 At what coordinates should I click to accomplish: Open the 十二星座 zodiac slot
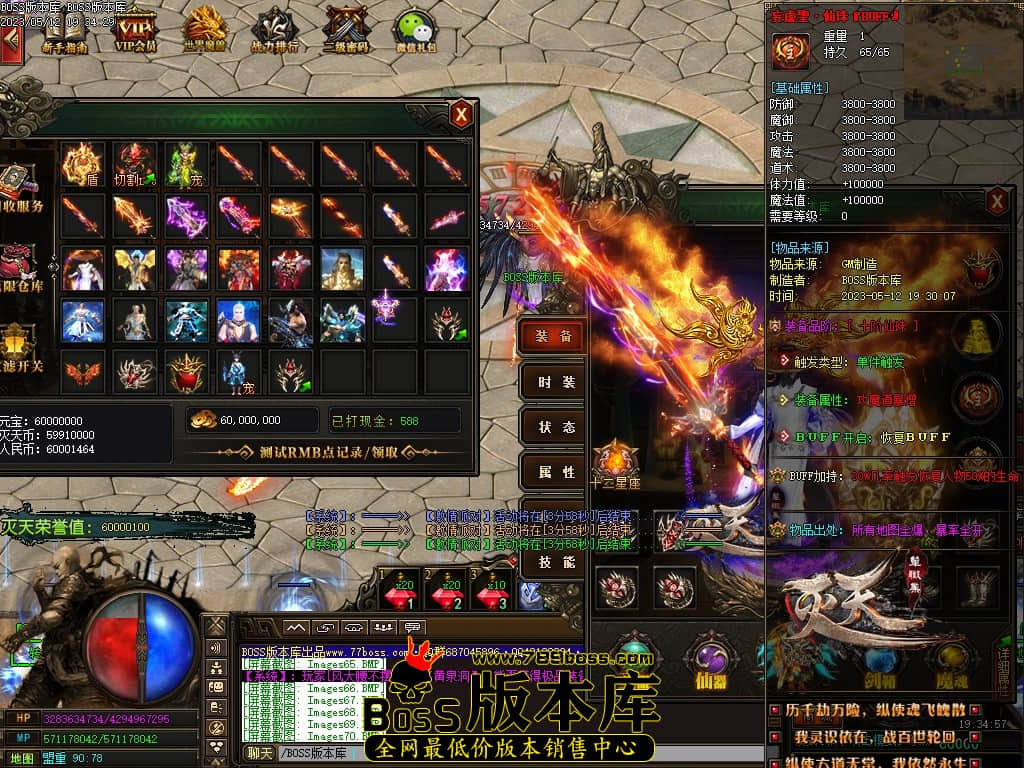(x=615, y=463)
